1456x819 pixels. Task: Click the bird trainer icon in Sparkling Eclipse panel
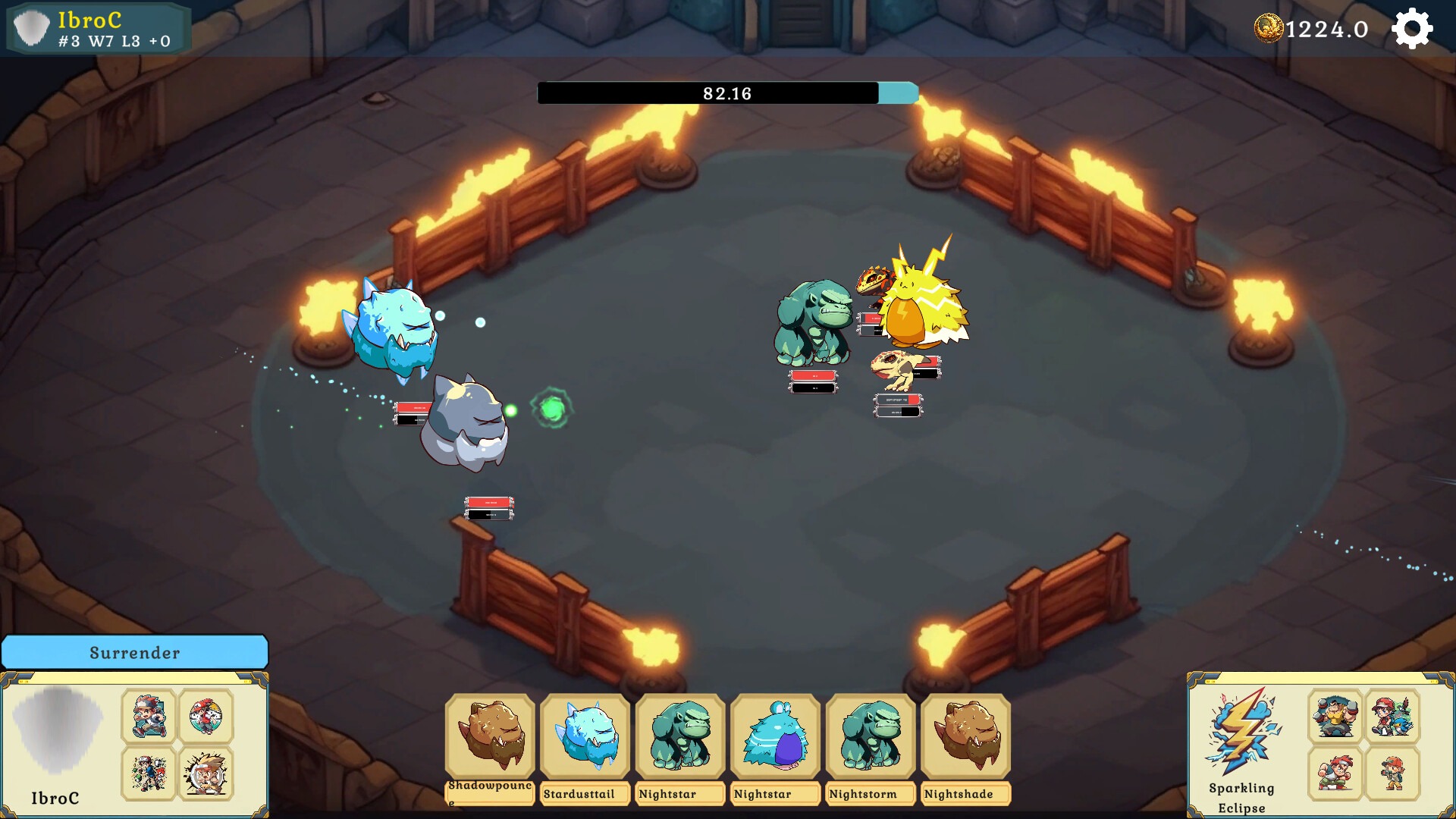(x=1391, y=715)
